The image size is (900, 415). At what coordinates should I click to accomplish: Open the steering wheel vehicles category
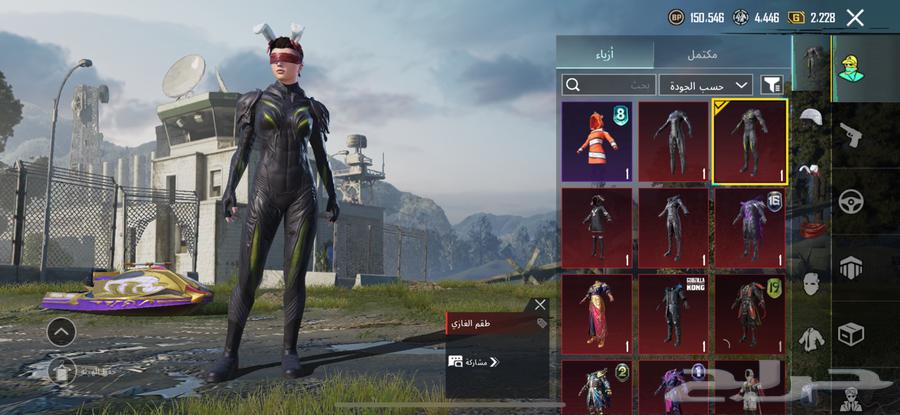851,200
